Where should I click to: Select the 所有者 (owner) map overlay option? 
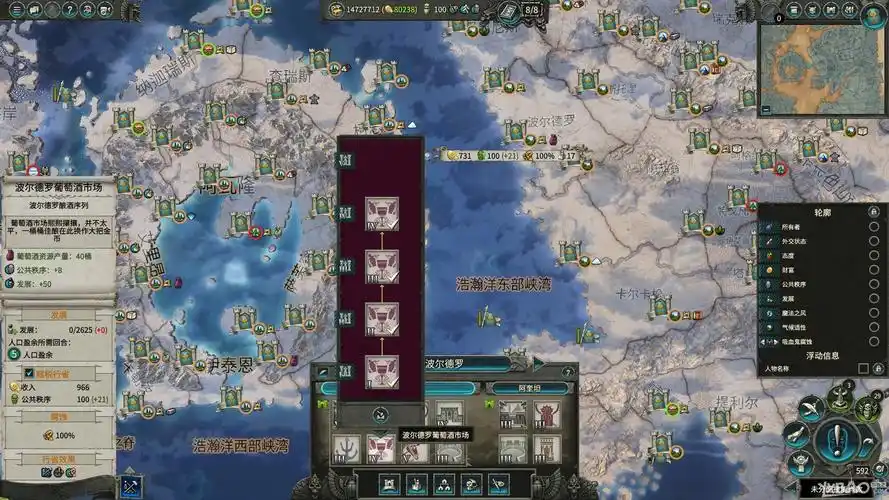point(873,227)
